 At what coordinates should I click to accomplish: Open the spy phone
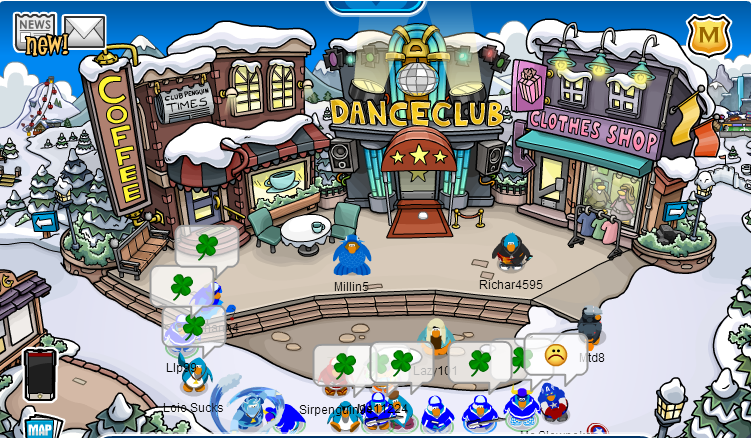[x=40, y=373]
